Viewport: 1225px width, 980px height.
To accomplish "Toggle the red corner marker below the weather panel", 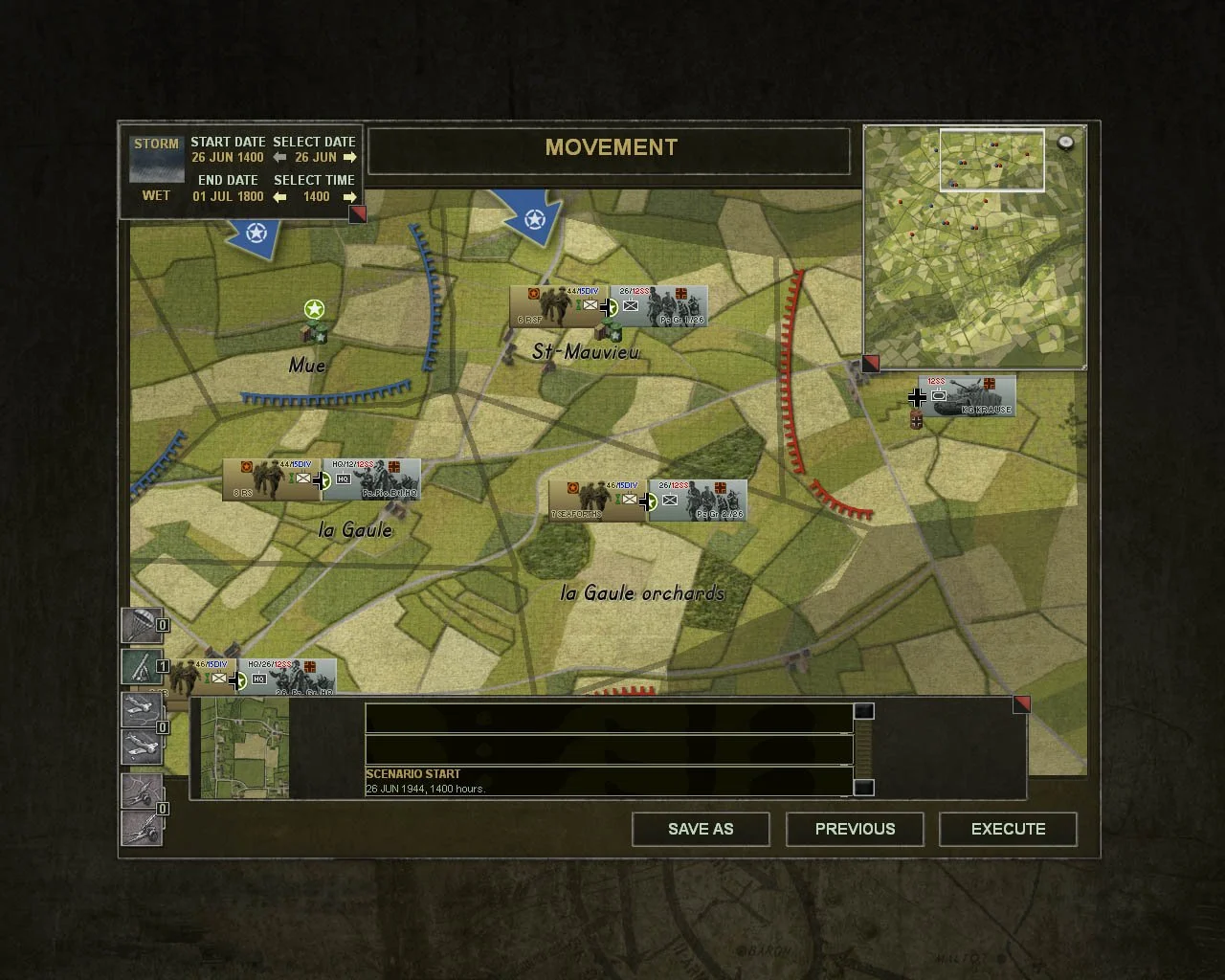I will [x=357, y=214].
